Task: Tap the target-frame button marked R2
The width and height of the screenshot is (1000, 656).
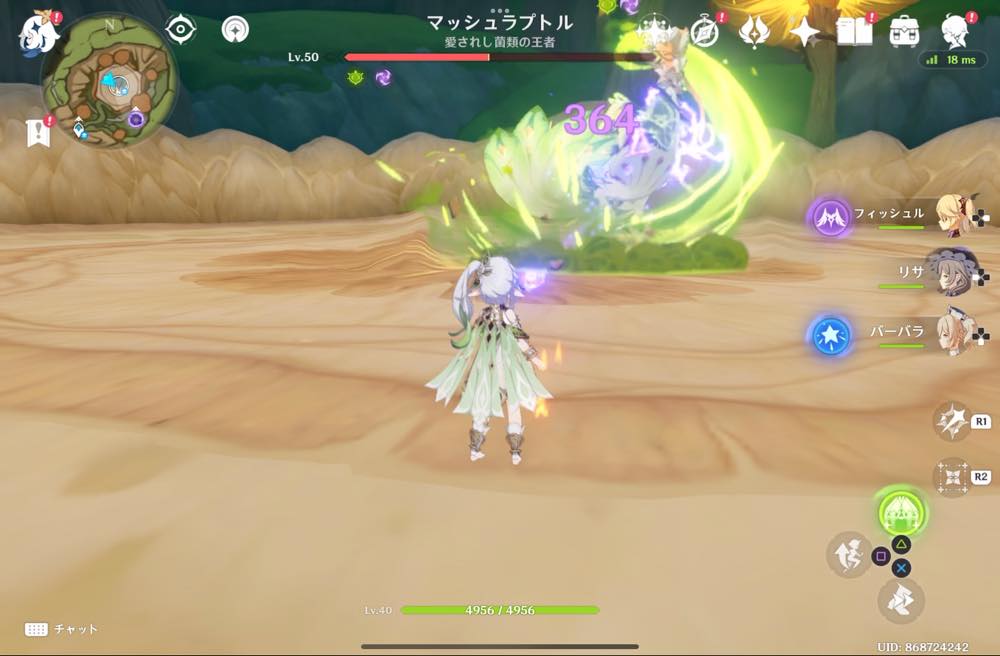Action: pyautogui.click(x=950, y=477)
